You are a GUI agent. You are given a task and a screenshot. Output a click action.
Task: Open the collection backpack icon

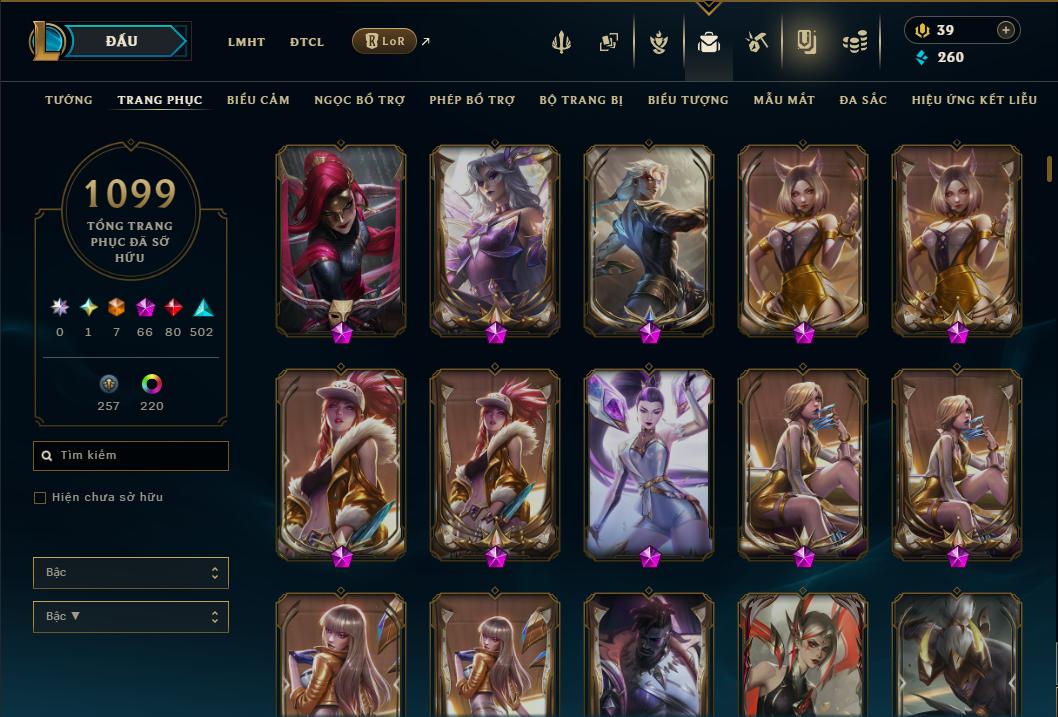pyautogui.click(x=709, y=42)
